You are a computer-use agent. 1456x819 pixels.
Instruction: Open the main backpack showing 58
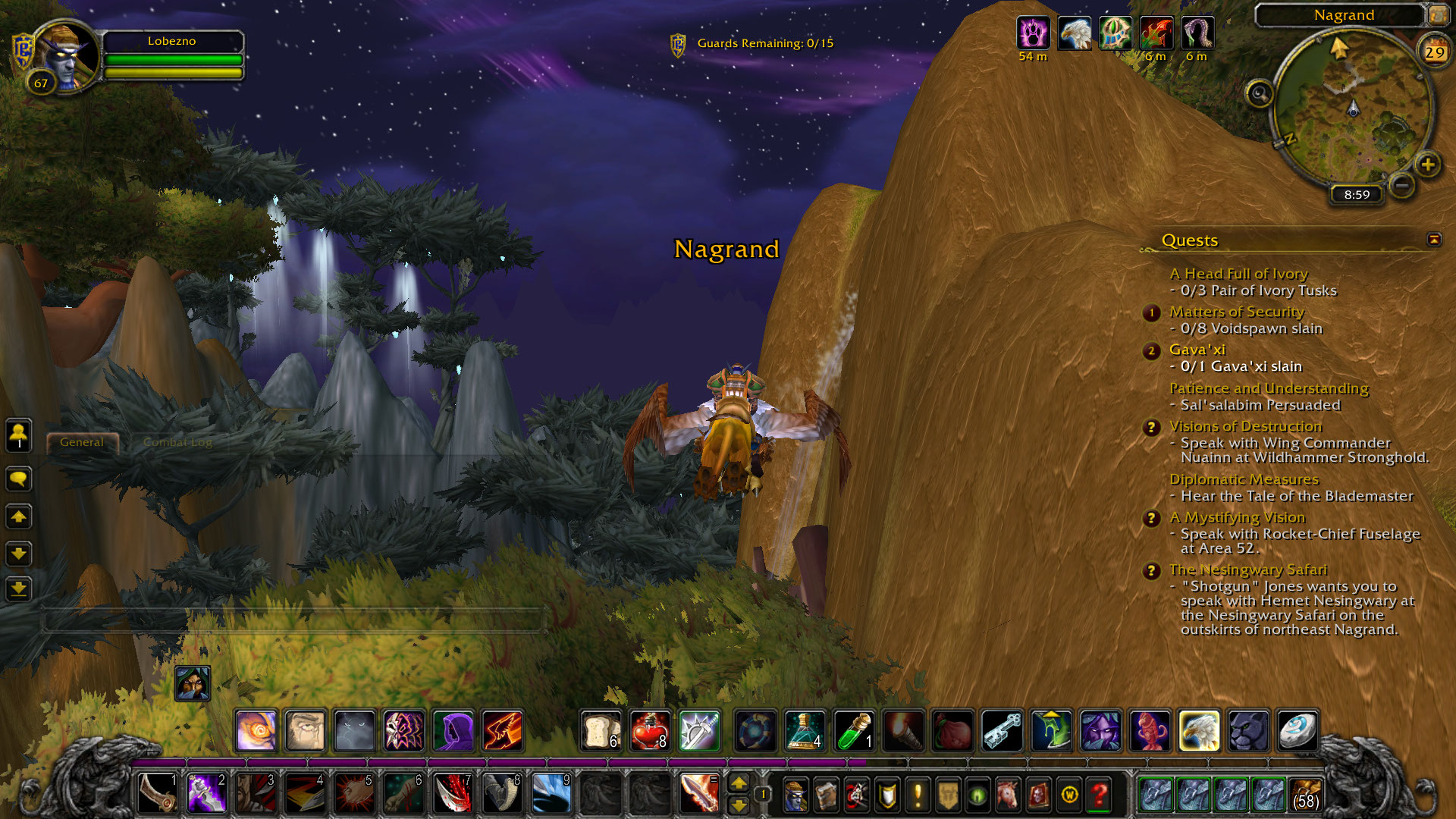1304,795
